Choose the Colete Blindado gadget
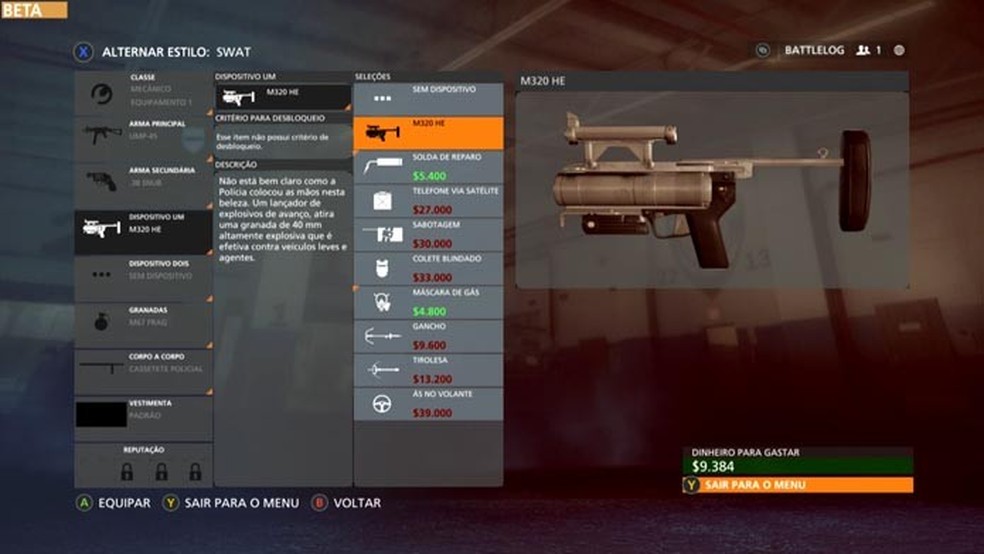The height and width of the screenshot is (554, 984). (x=427, y=268)
